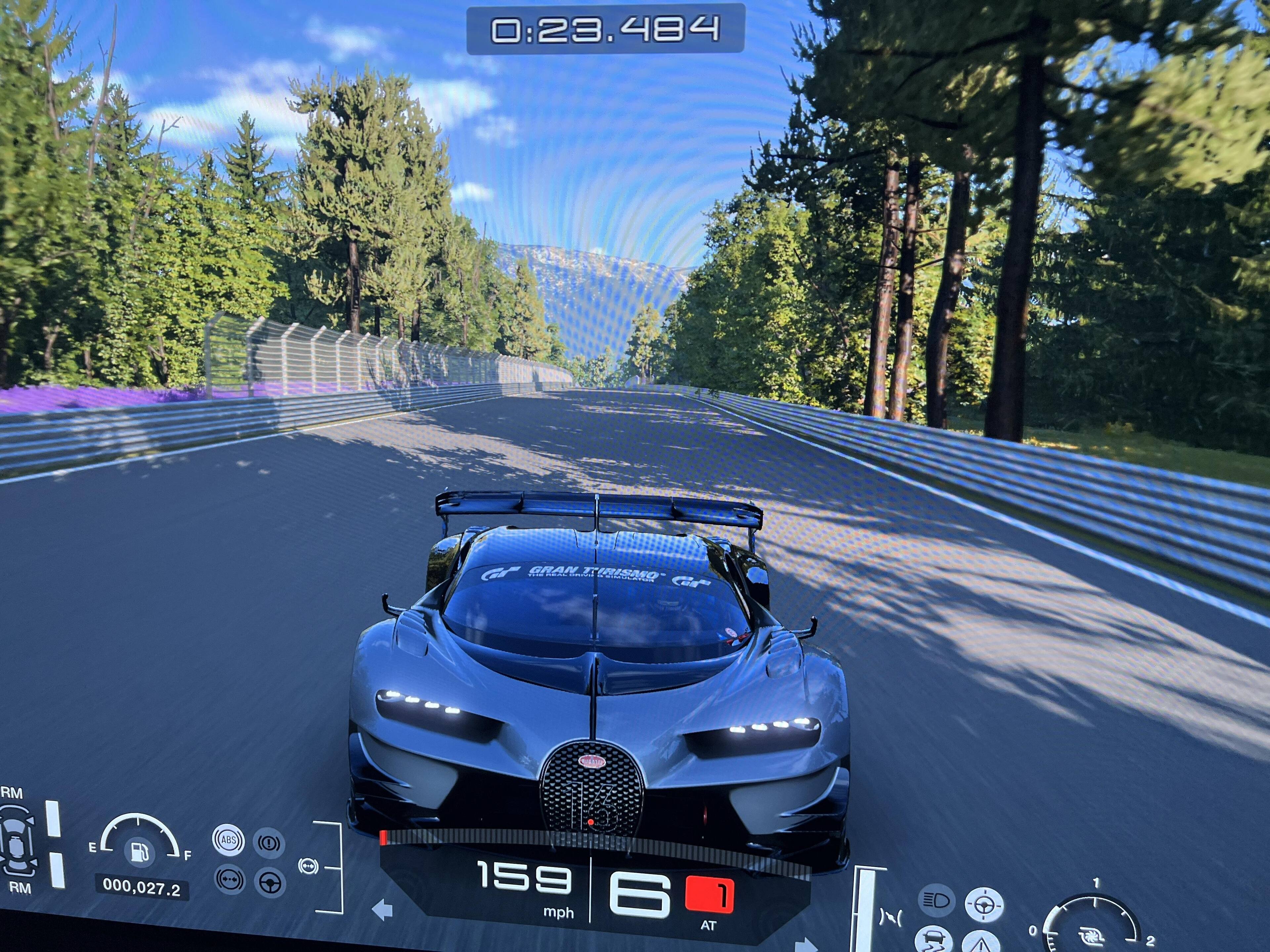Click the dark circular icon with inward arrows
Viewport: 1270px width, 952px height.
(x=229, y=880)
